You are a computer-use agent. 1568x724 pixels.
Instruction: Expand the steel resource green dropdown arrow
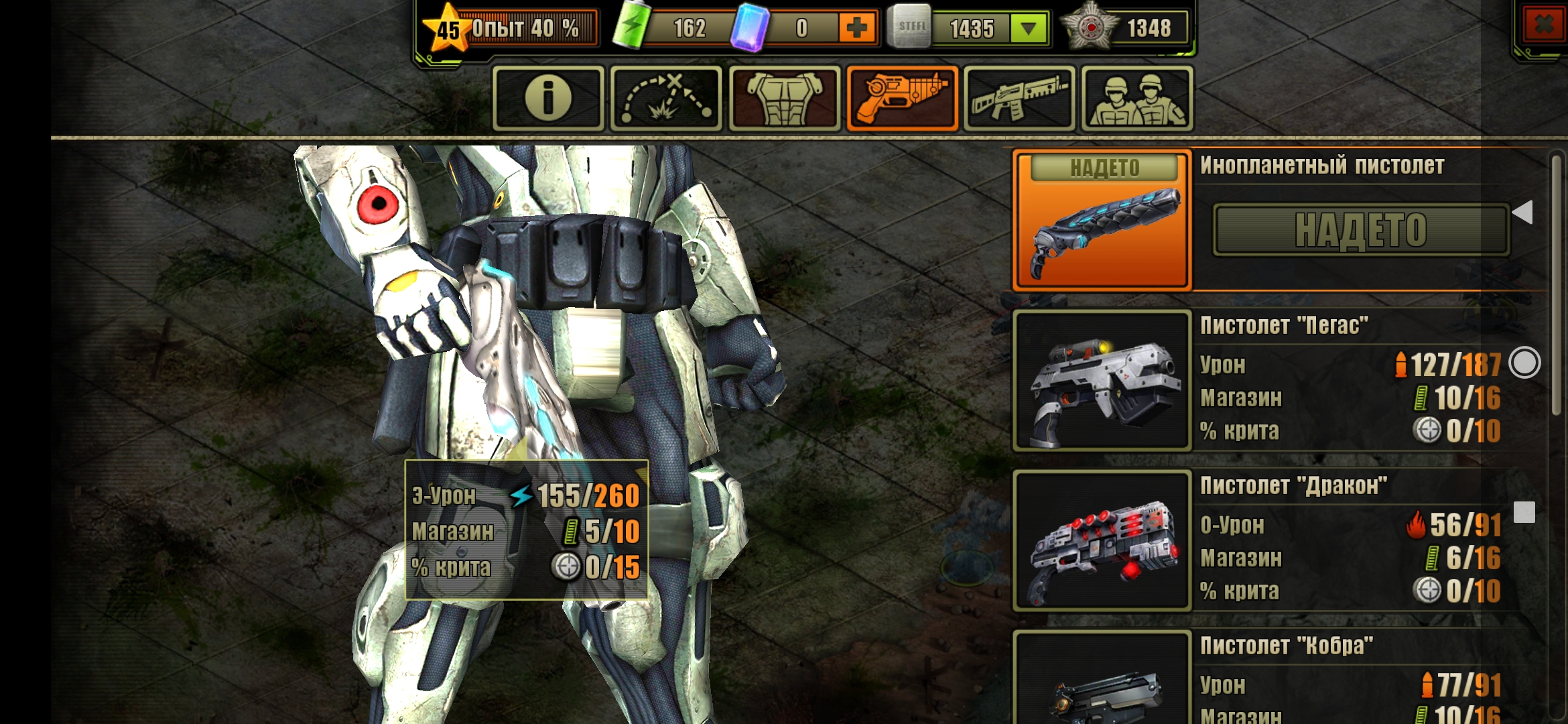click(x=1029, y=29)
